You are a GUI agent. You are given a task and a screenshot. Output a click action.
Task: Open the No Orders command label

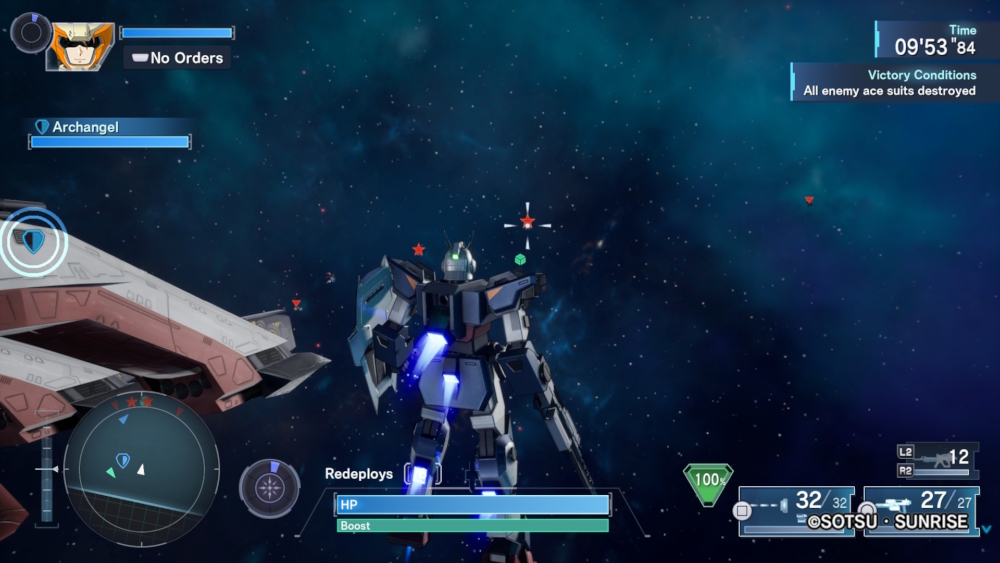tap(178, 58)
